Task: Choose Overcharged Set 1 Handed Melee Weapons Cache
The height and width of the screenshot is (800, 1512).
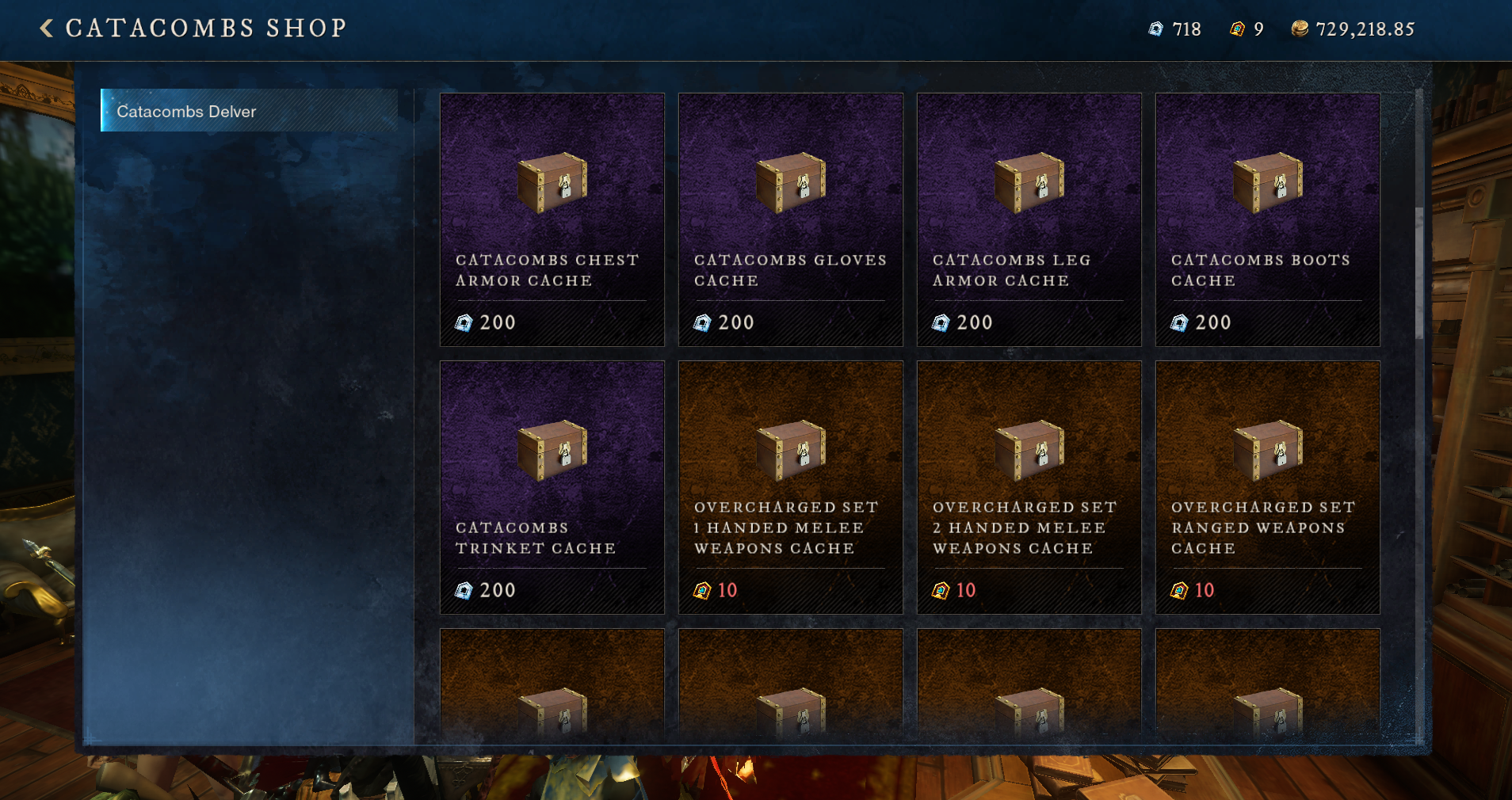Action: click(790, 487)
